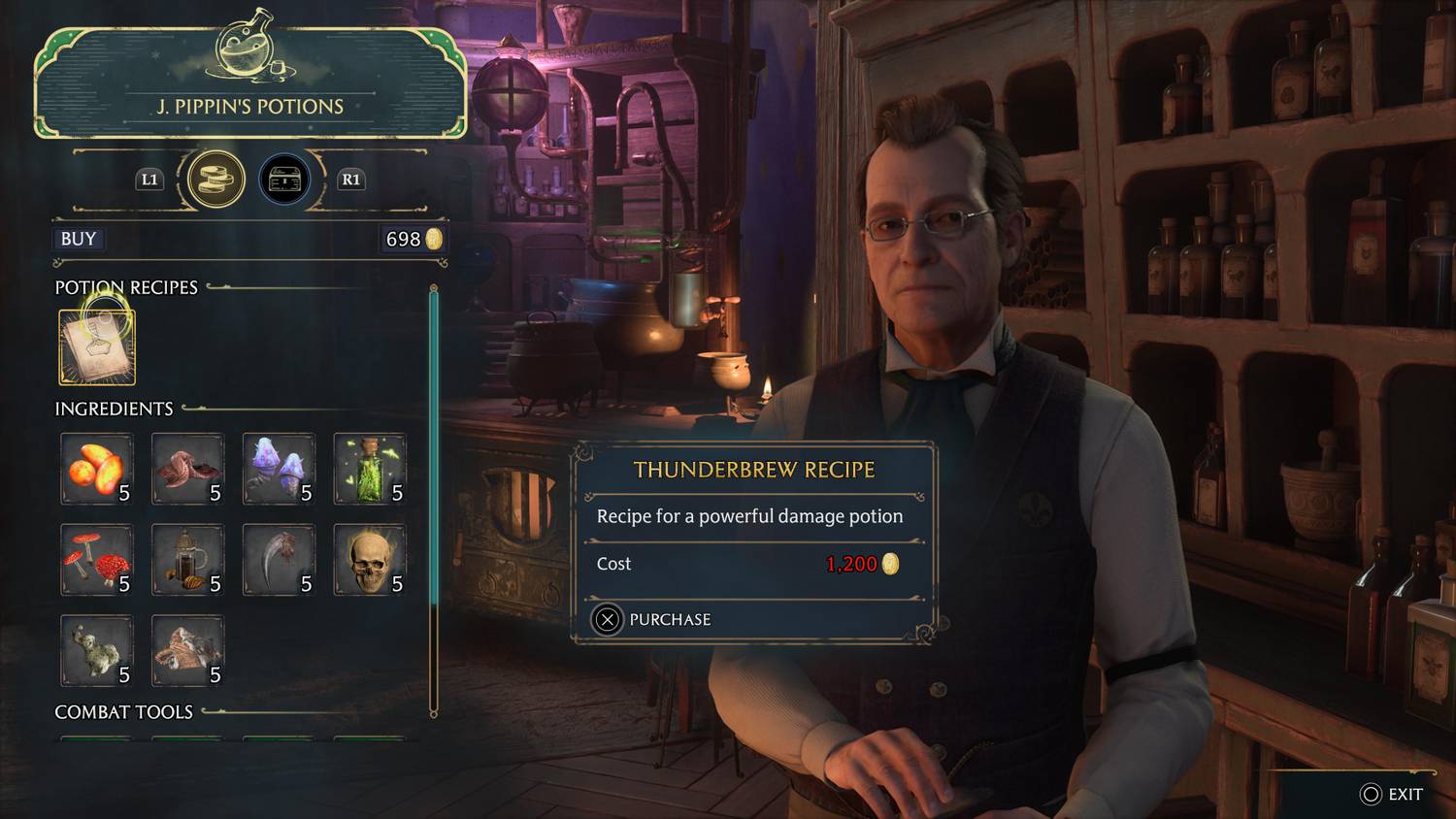
Task: Open the chest sell tab
Action: 284,180
